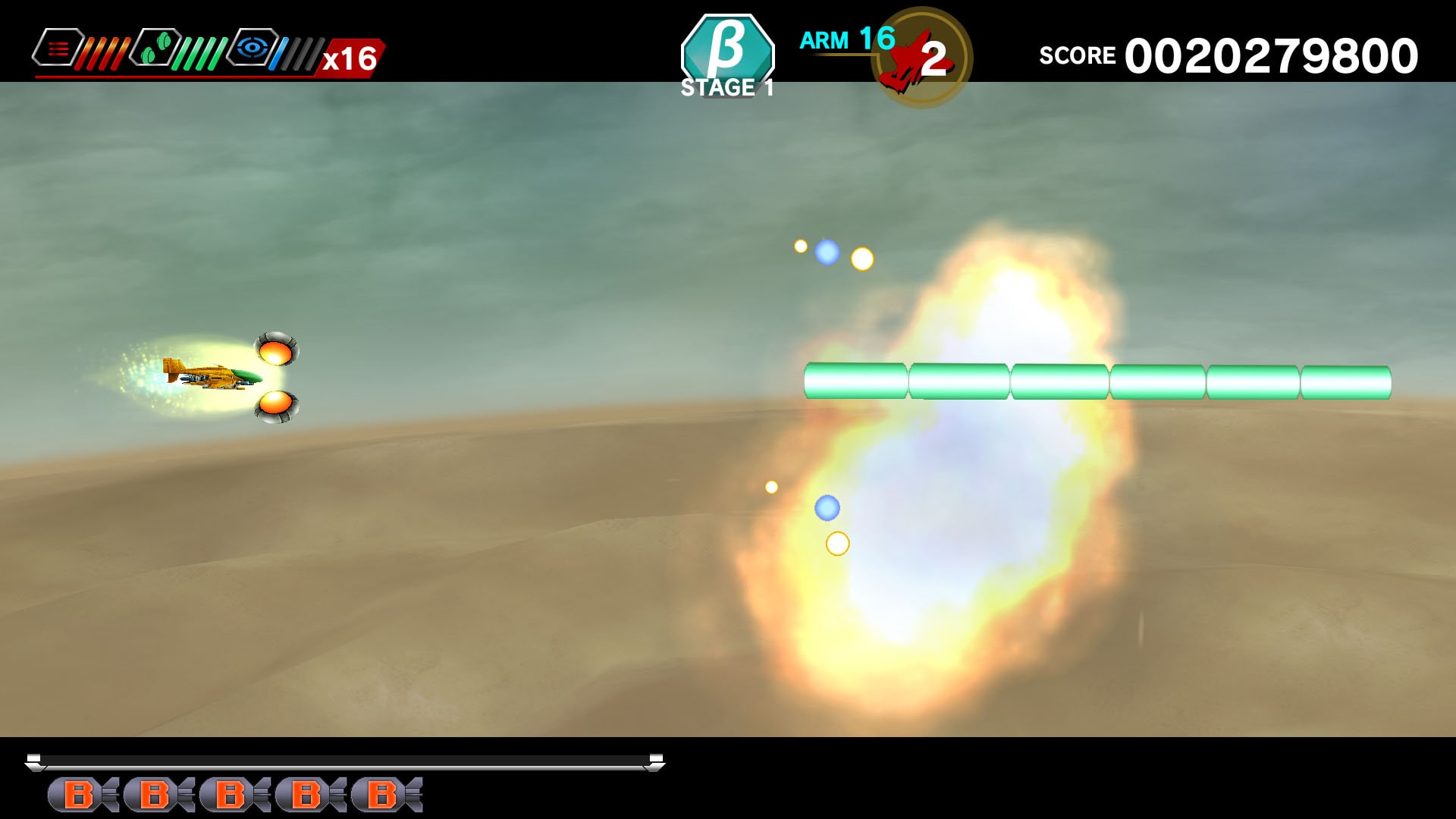Screen dimensions: 1456x819
Task: Select the red laser weapon icon
Action: pyautogui.click(x=57, y=48)
